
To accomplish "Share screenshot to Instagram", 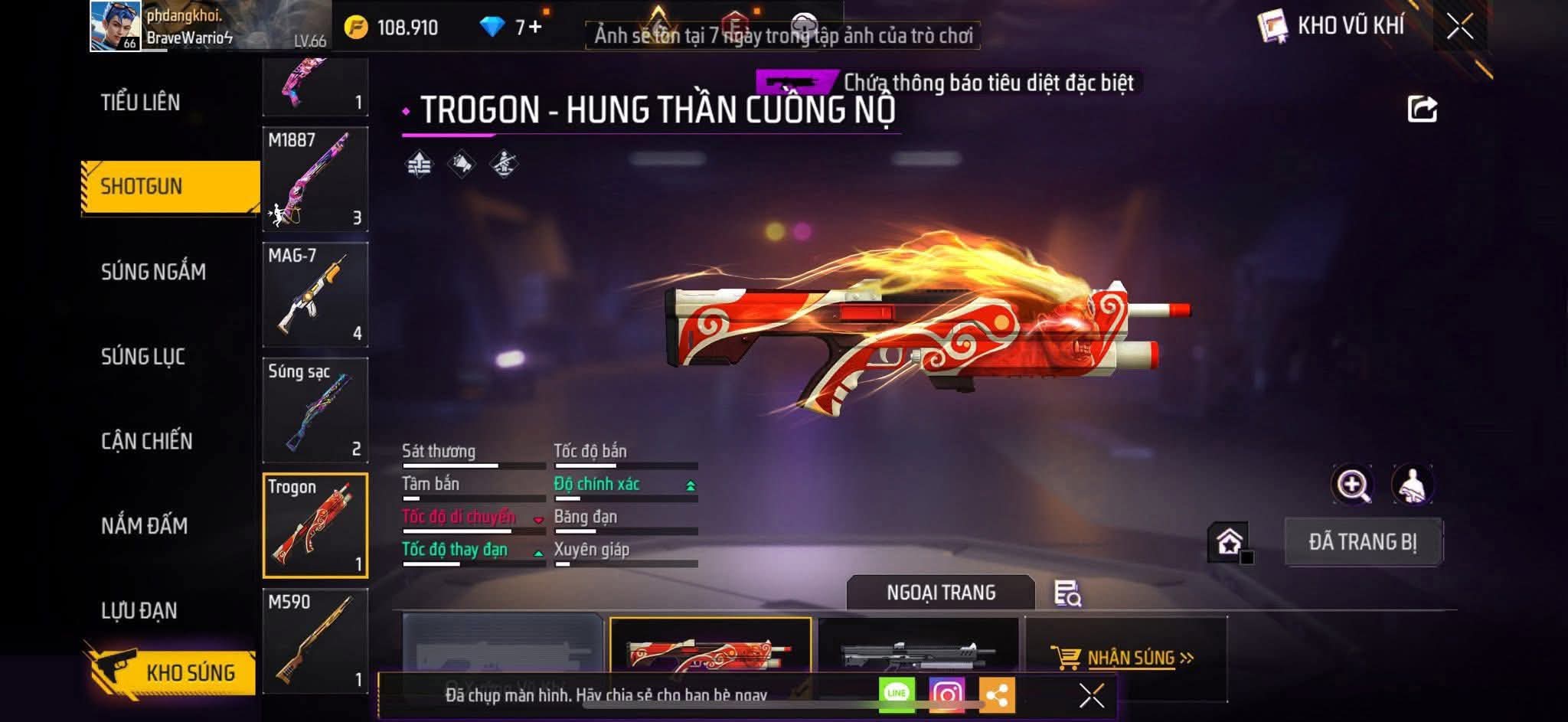I will click(x=947, y=695).
